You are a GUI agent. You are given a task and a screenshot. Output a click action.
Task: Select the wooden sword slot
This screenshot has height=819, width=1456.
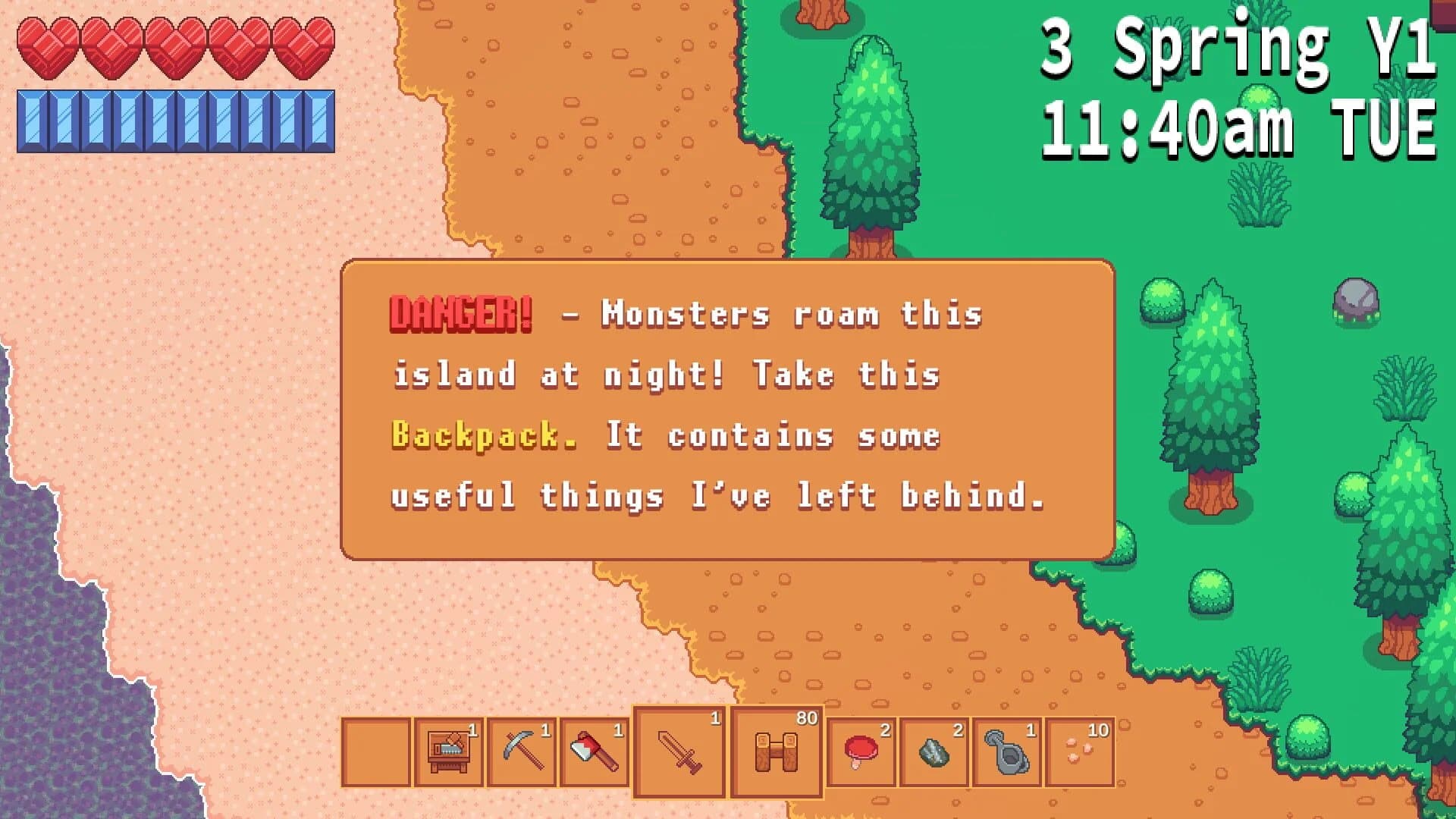click(x=679, y=752)
